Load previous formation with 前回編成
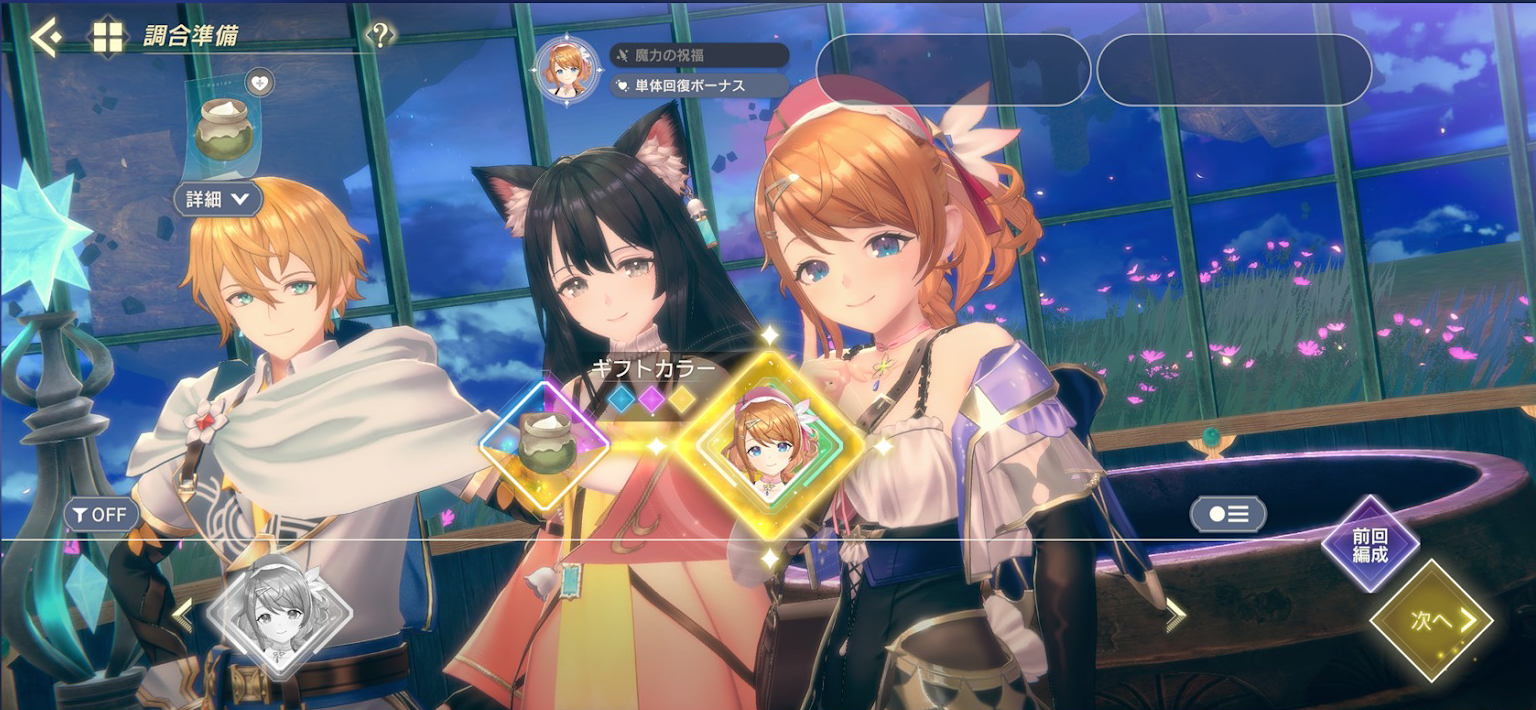Viewport: 1536px width, 710px height. [x=1370, y=546]
